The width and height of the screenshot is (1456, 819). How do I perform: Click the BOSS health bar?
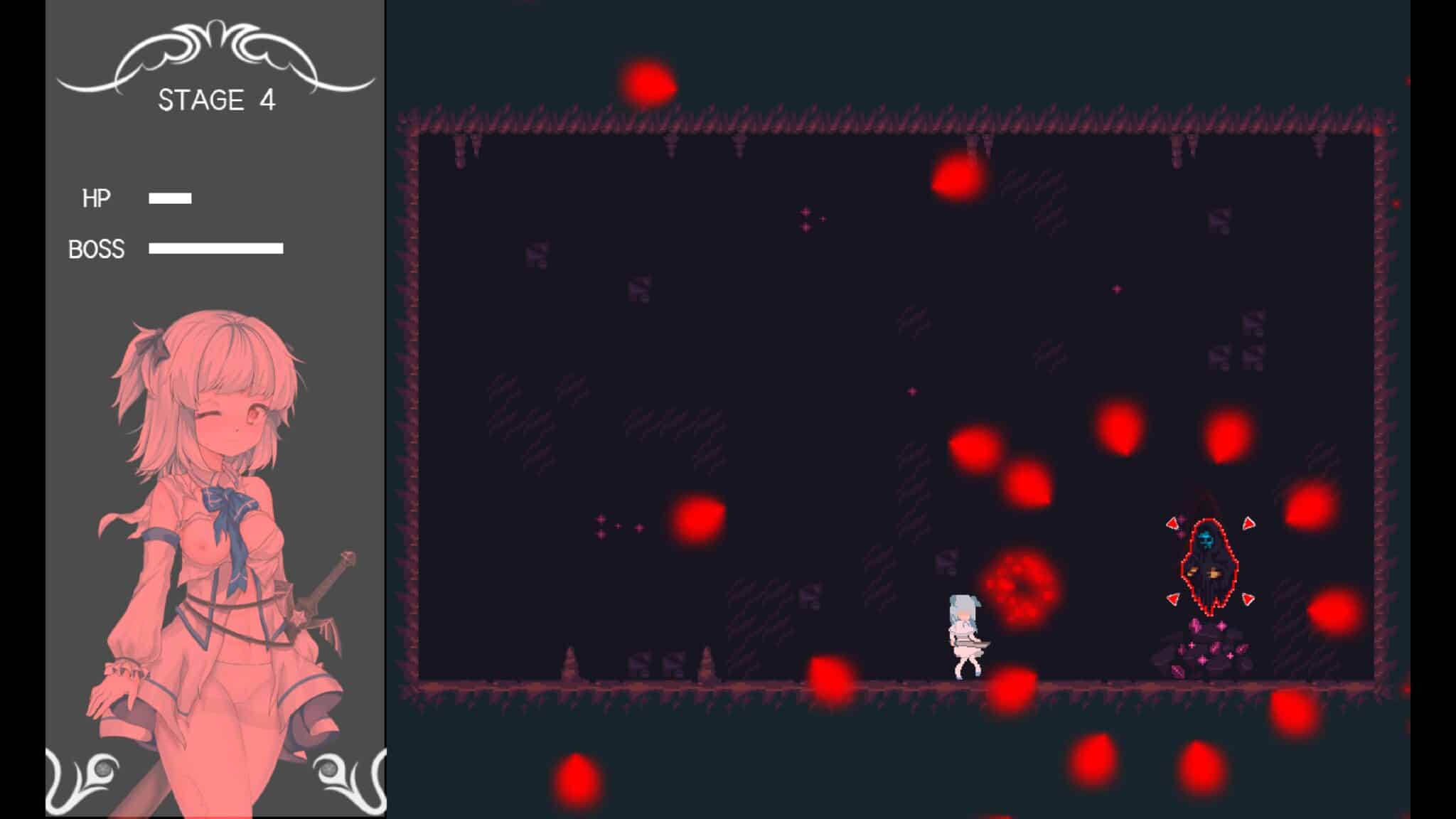coord(215,248)
